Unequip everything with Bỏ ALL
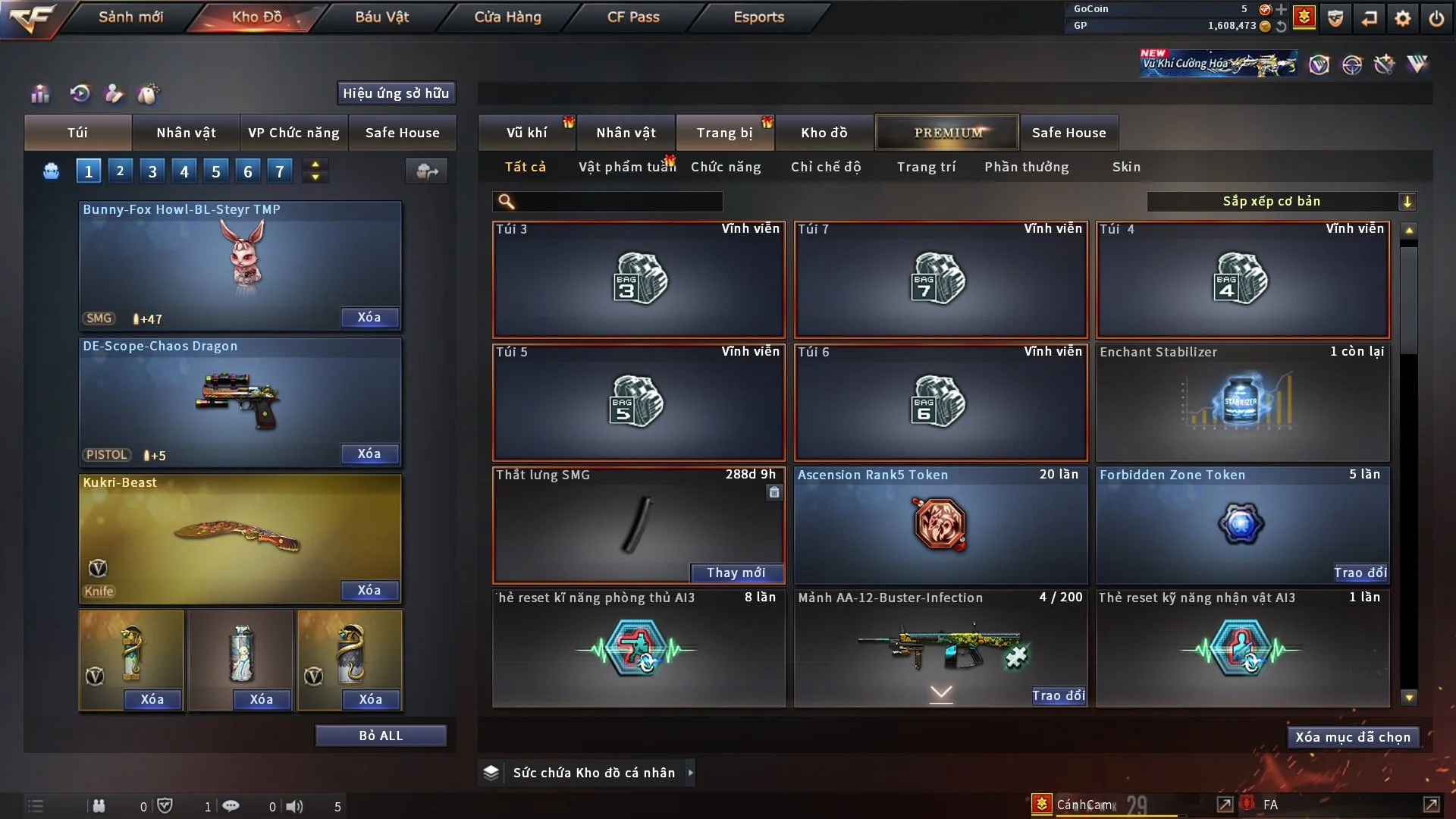Image resolution: width=1456 pixels, height=819 pixels. [x=381, y=736]
